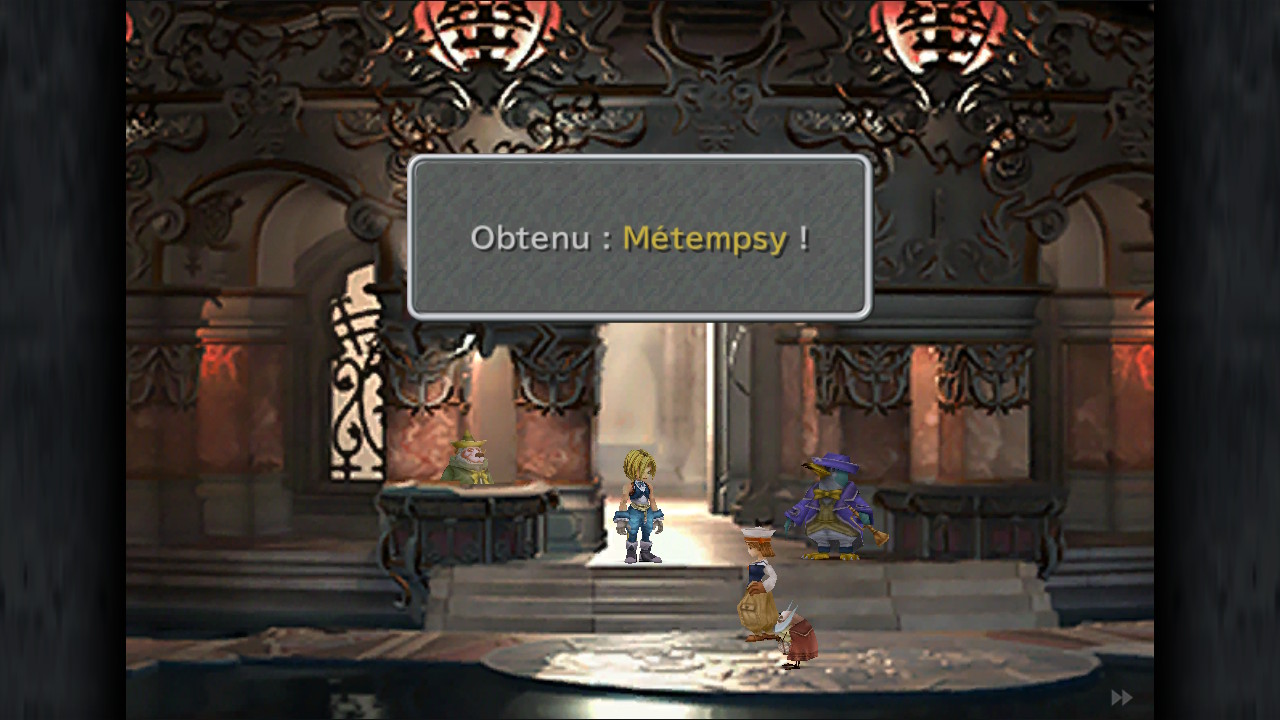The width and height of the screenshot is (1280, 720).
Task: Dismiss the 'Obtenu : Métempsy' message box
Action: click(639, 238)
